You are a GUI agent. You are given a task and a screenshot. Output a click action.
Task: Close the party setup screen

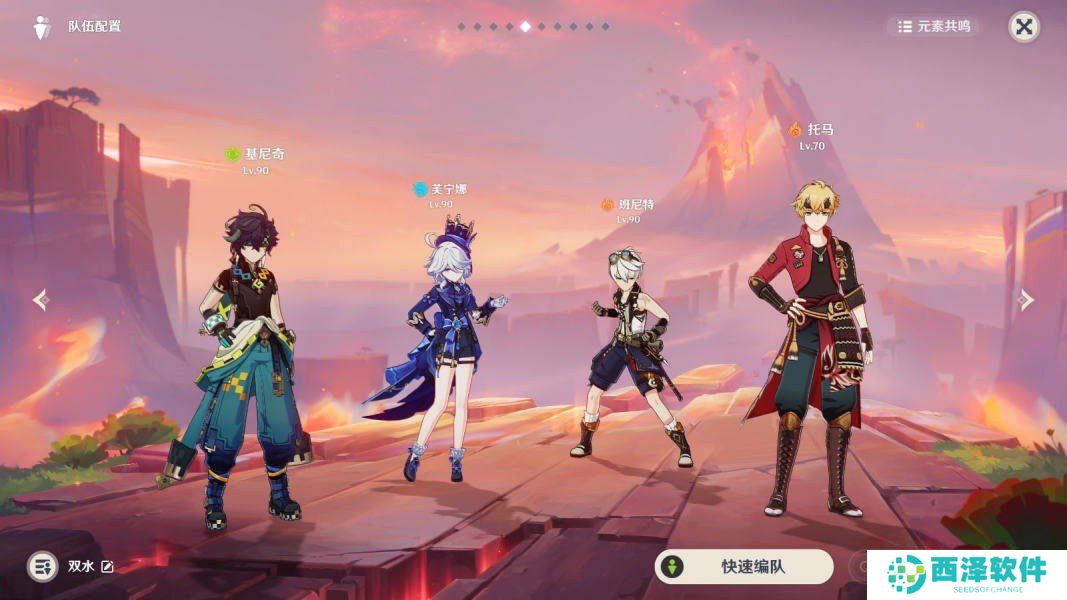click(1023, 27)
